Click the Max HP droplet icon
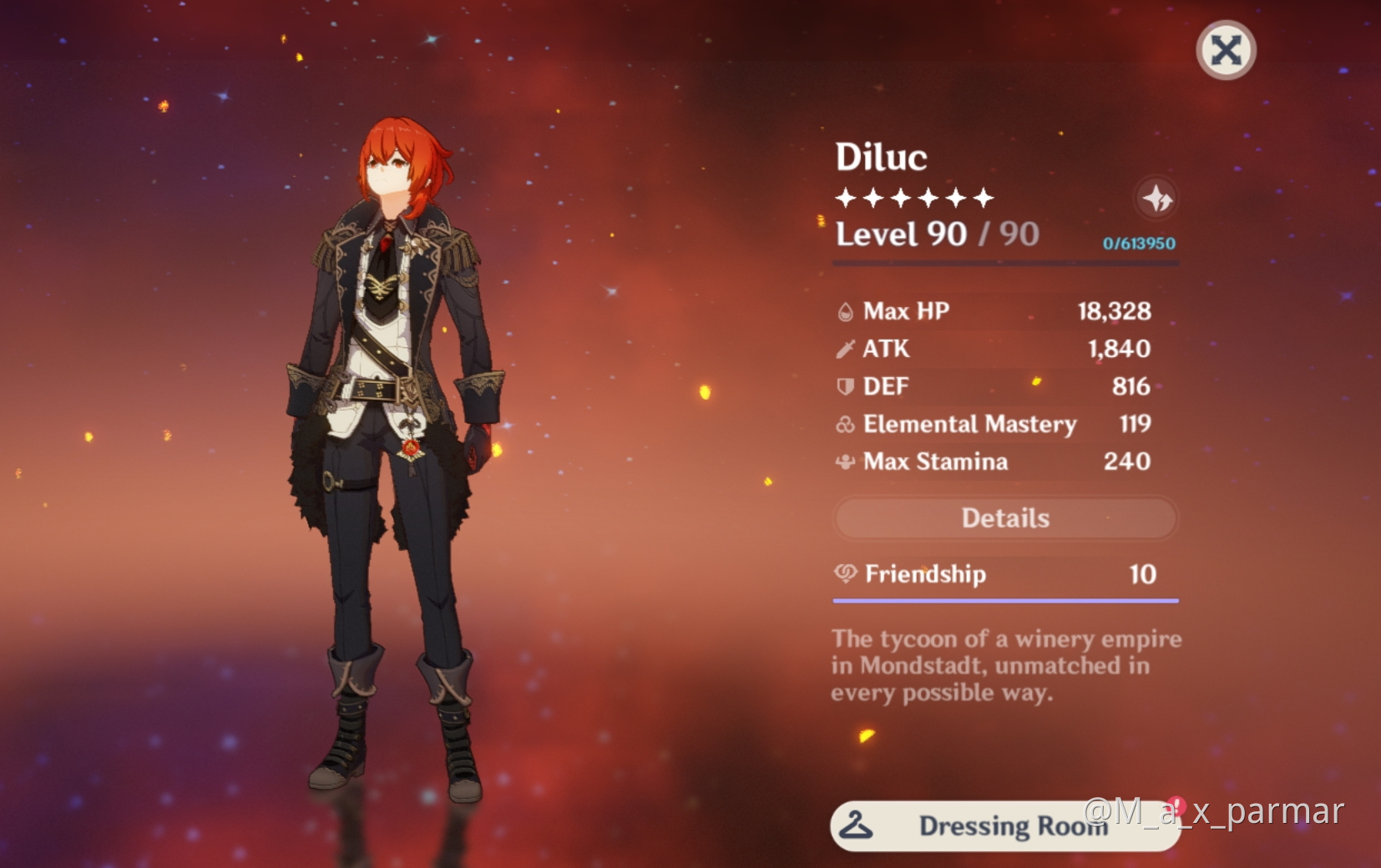1381x868 pixels. pyautogui.click(x=846, y=310)
